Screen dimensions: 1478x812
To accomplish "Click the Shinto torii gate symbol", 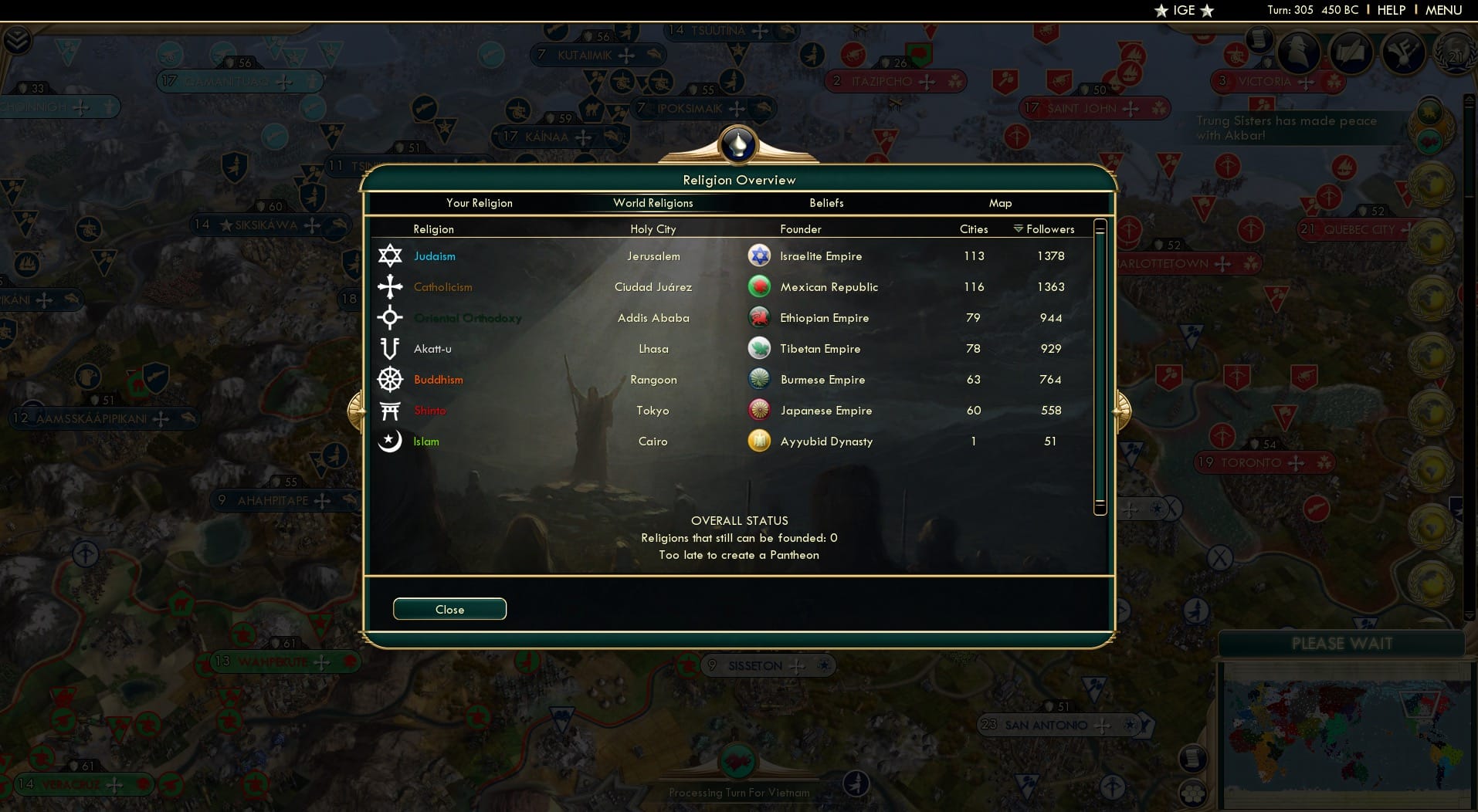I will click(390, 410).
